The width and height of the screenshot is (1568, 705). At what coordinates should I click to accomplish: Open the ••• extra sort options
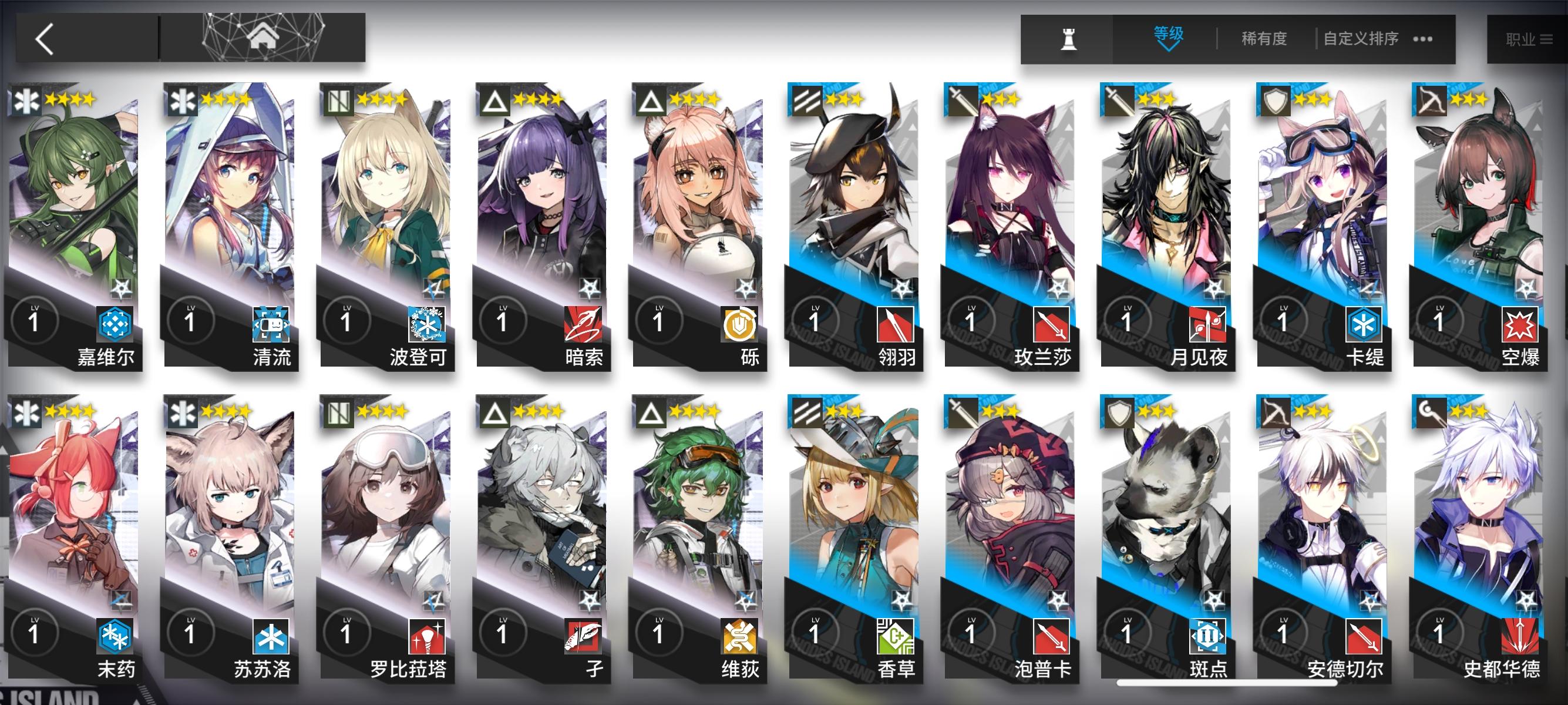pos(1418,38)
